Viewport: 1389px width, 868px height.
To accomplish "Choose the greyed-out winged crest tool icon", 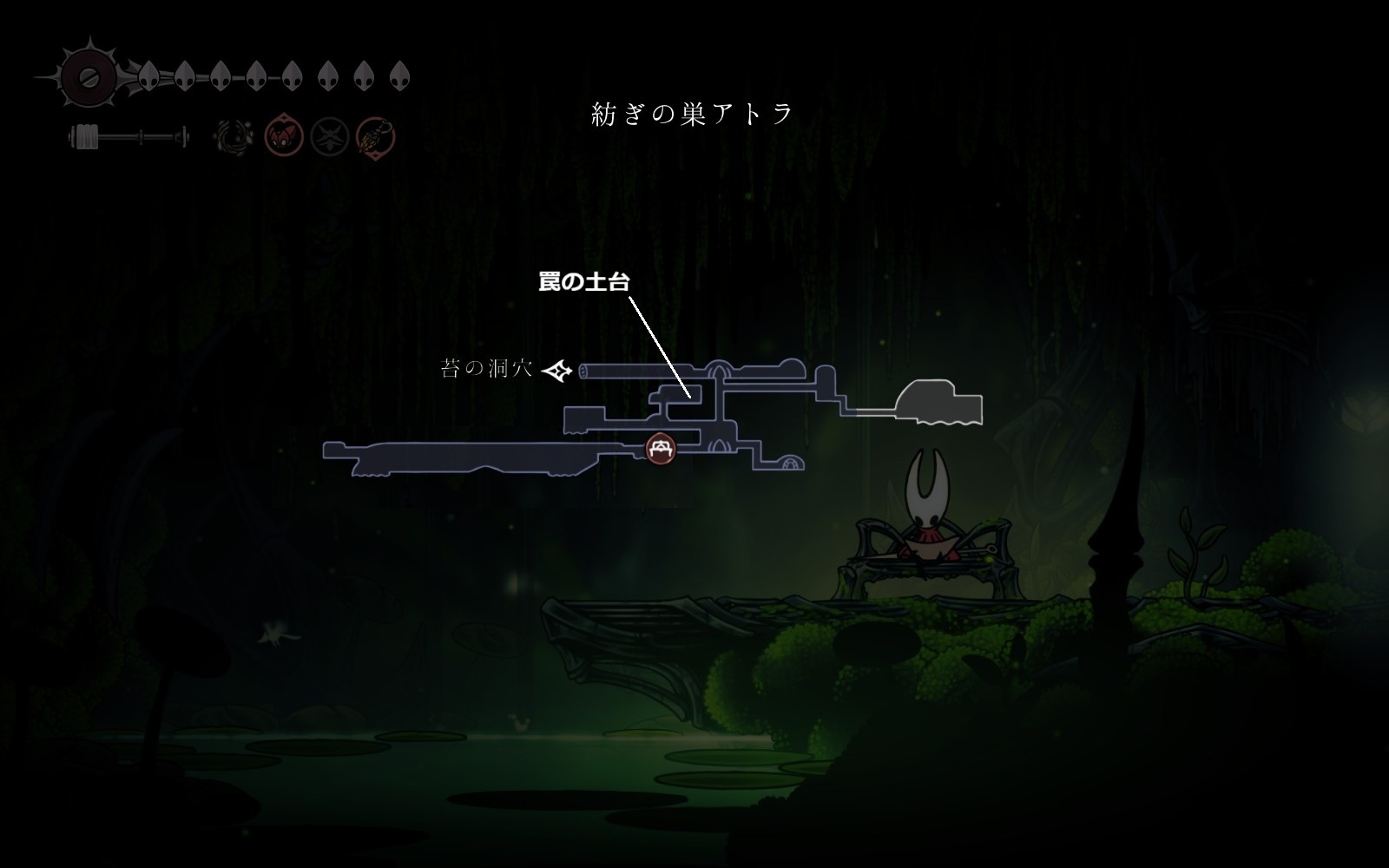I will (x=330, y=137).
